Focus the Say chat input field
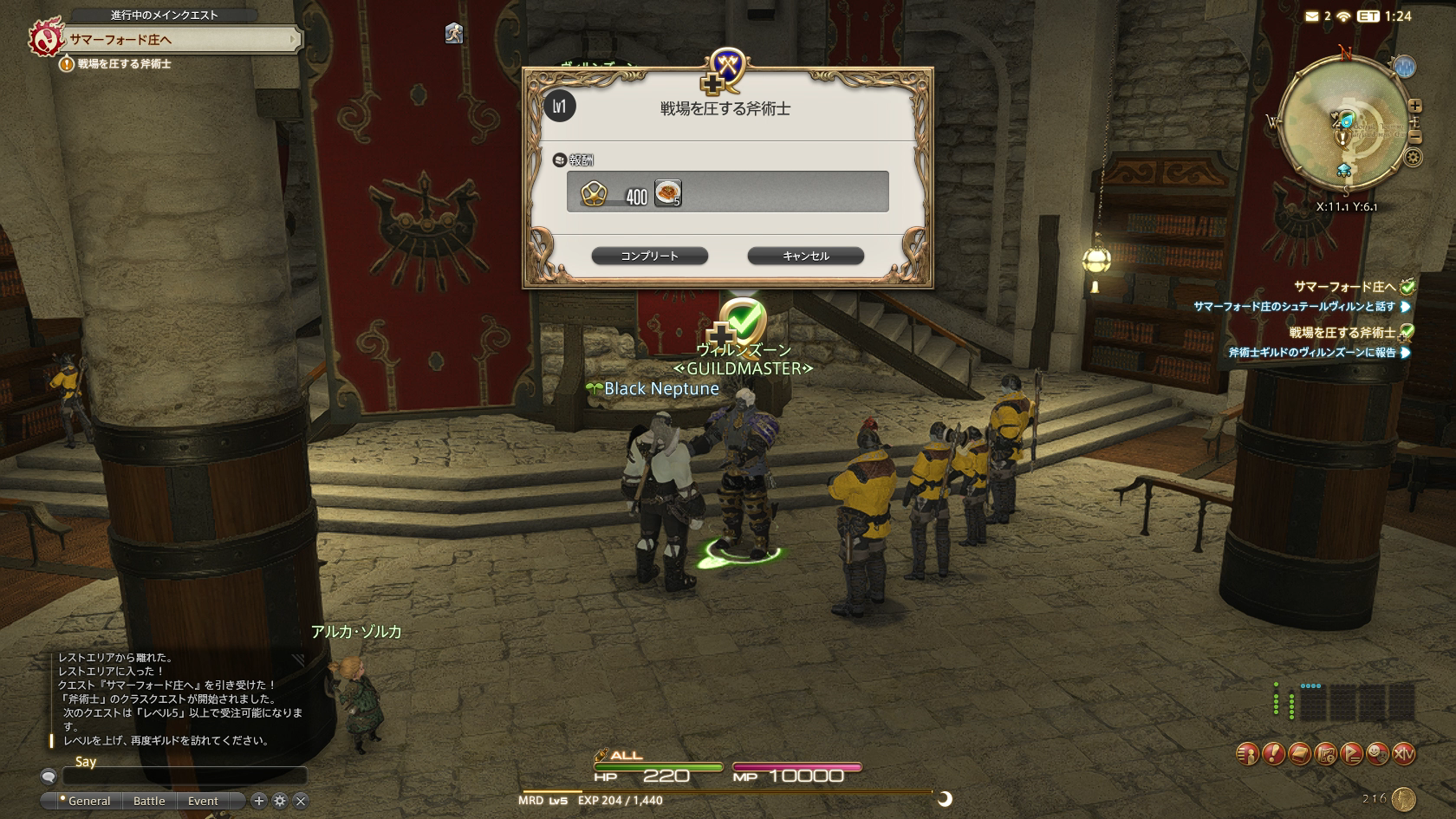 [x=184, y=776]
